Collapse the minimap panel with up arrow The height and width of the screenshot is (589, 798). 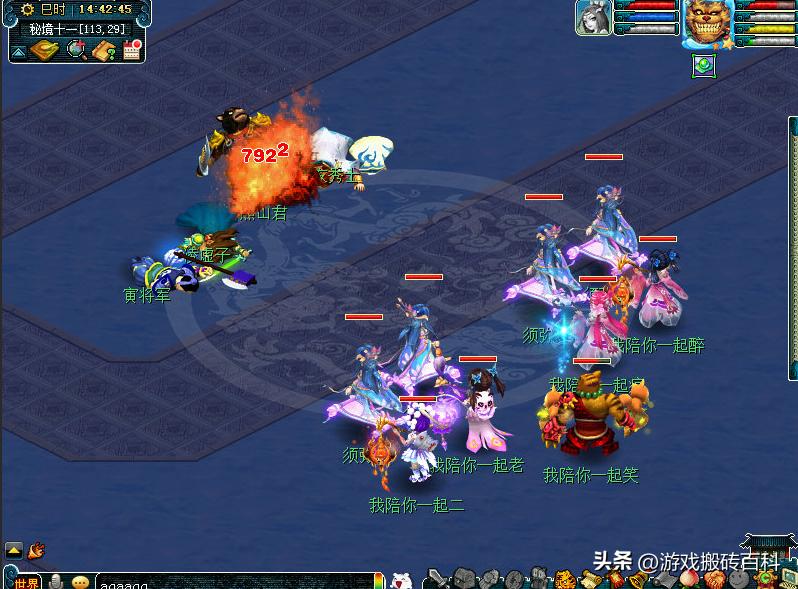coord(18,51)
